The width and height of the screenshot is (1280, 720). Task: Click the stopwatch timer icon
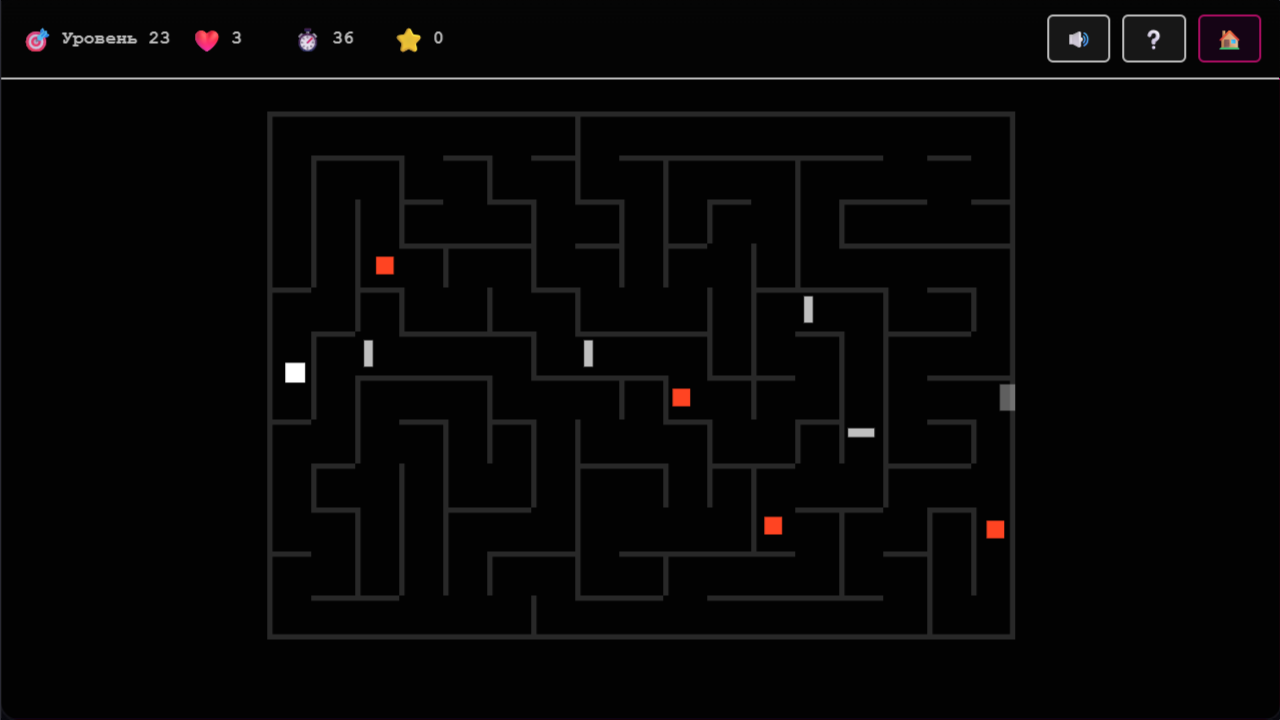tap(309, 38)
